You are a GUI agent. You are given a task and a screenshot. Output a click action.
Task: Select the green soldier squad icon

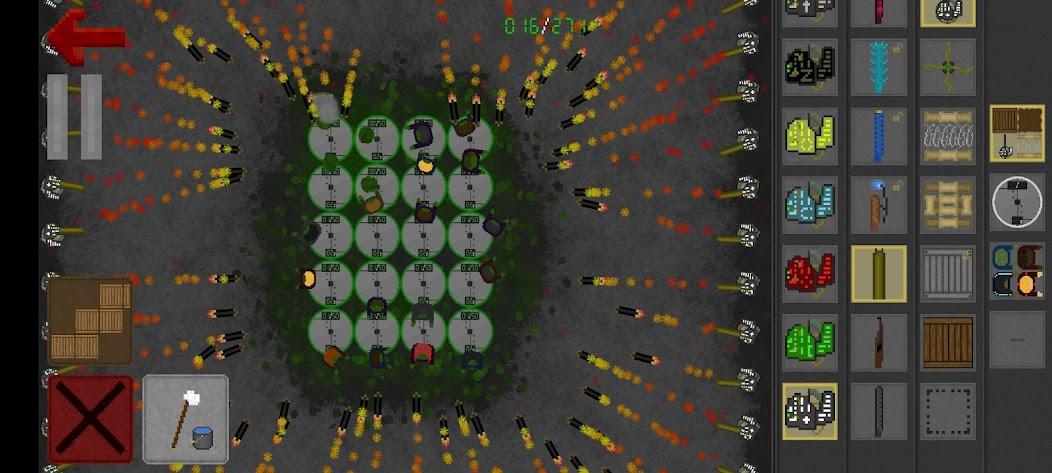click(x=810, y=341)
